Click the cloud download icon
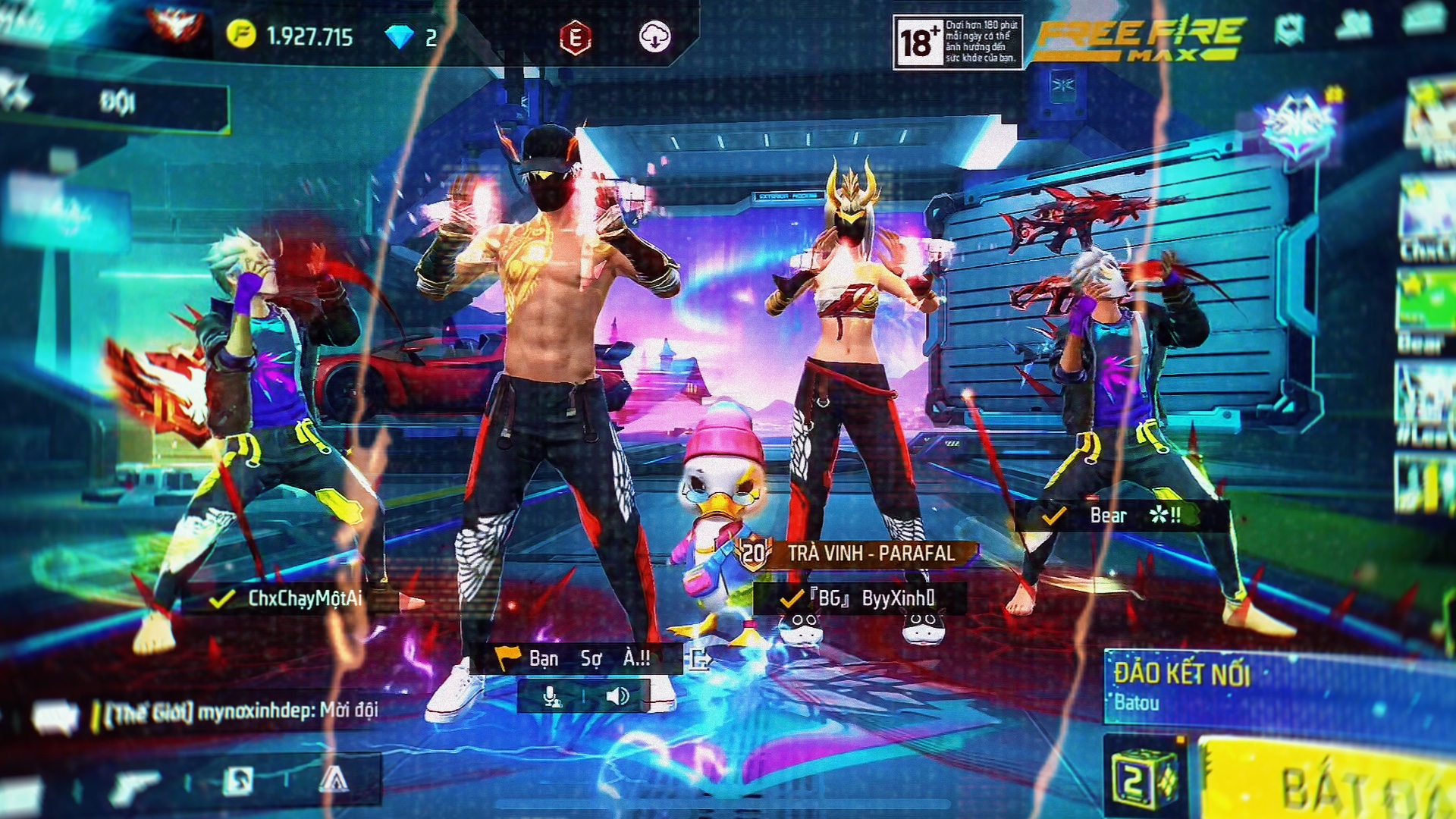The image size is (1456, 819). click(654, 36)
